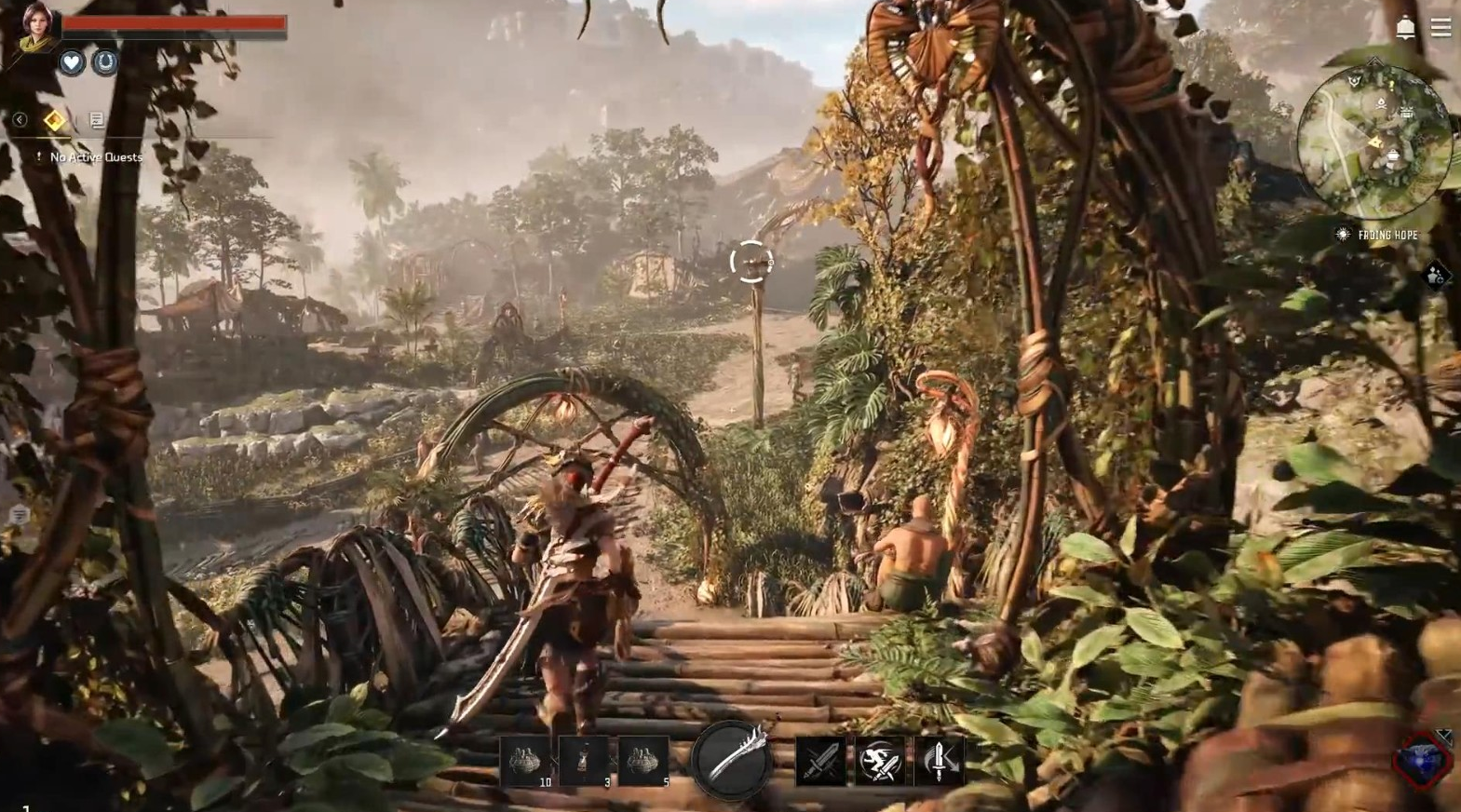The width and height of the screenshot is (1461, 812).
Task: Collapse the quest tracker with the back arrow
Action: 20,119
